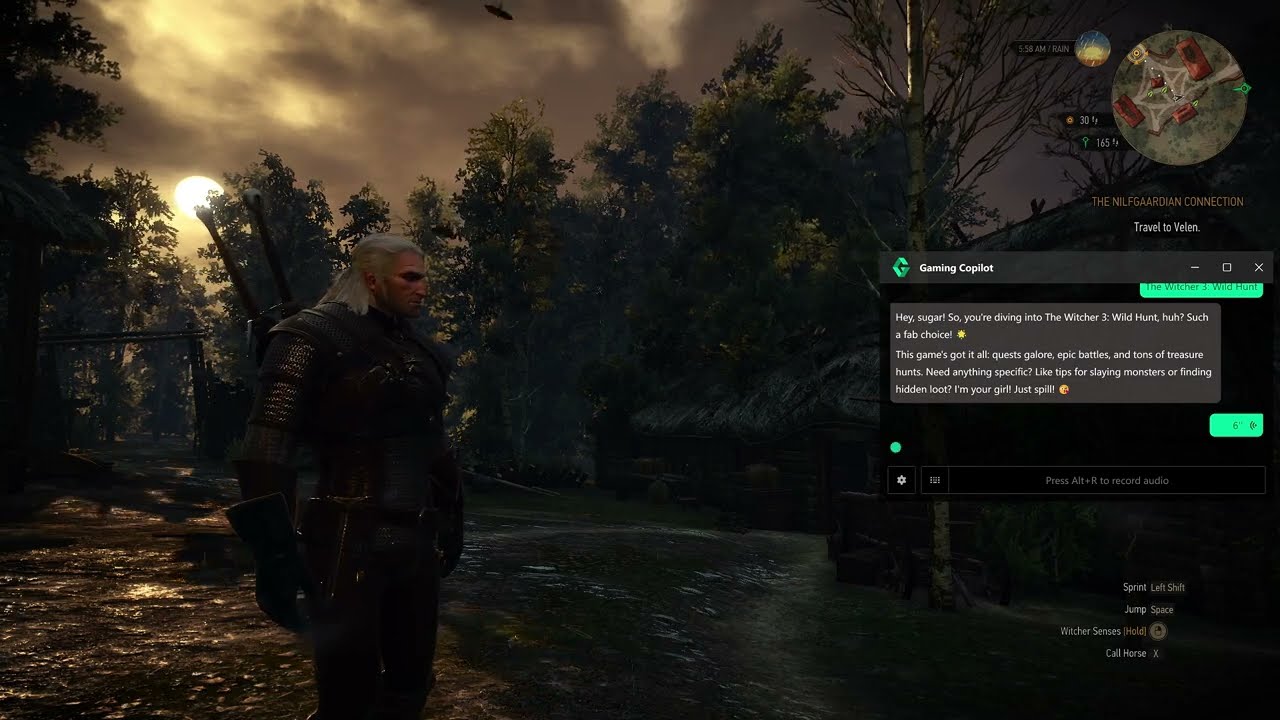This screenshot has height=720, width=1280.
Task: Click the weather indicator icon
Action: tap(1092, 48)
